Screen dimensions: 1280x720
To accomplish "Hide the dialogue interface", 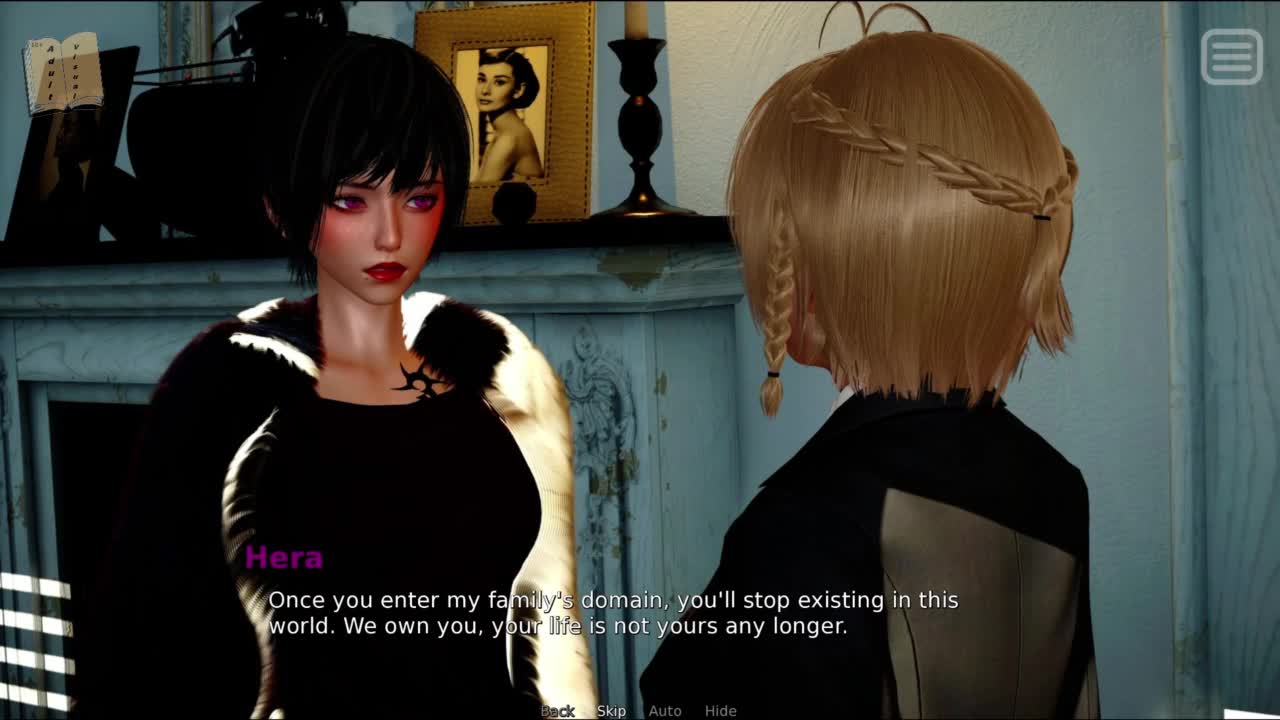I will click(x=720, y=711).
